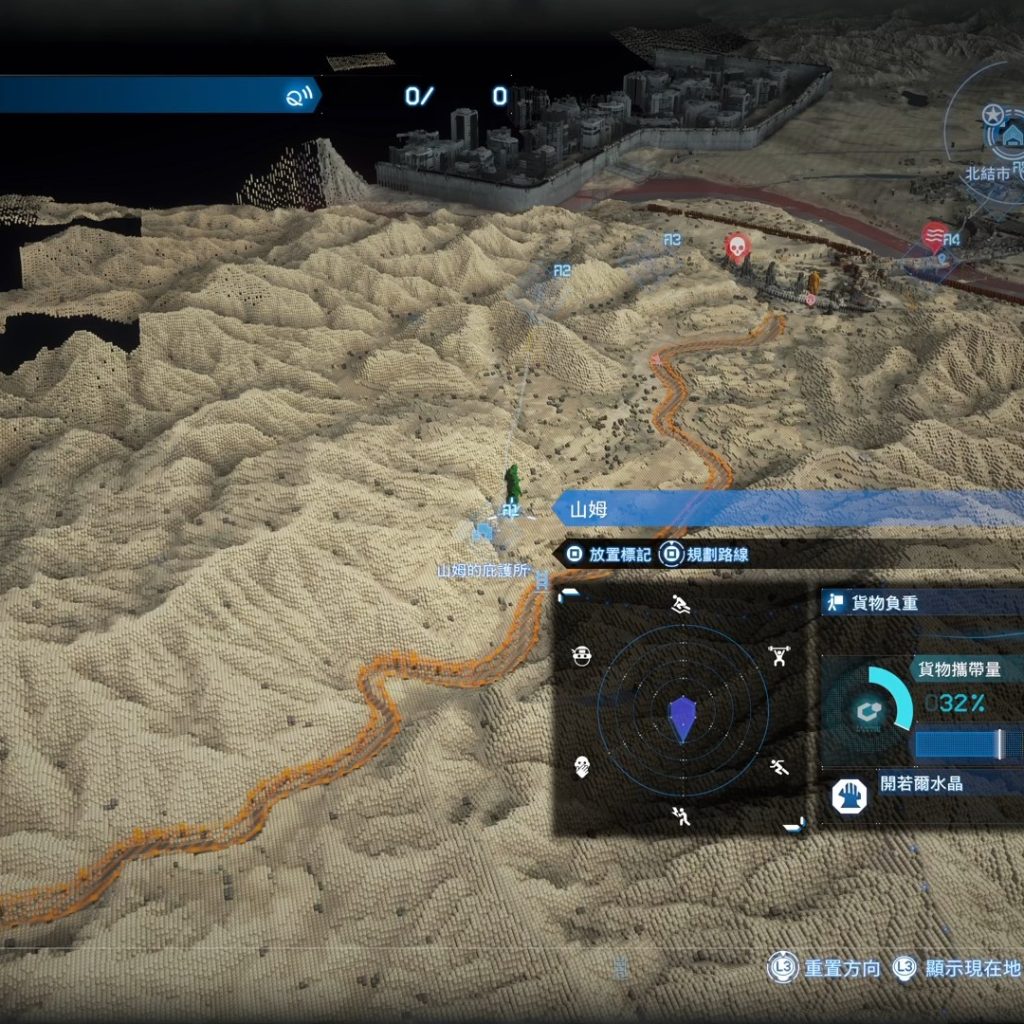Choose the 規劃路線 plan route option
Viewport: 1024px width, 1024px height.
706,555
